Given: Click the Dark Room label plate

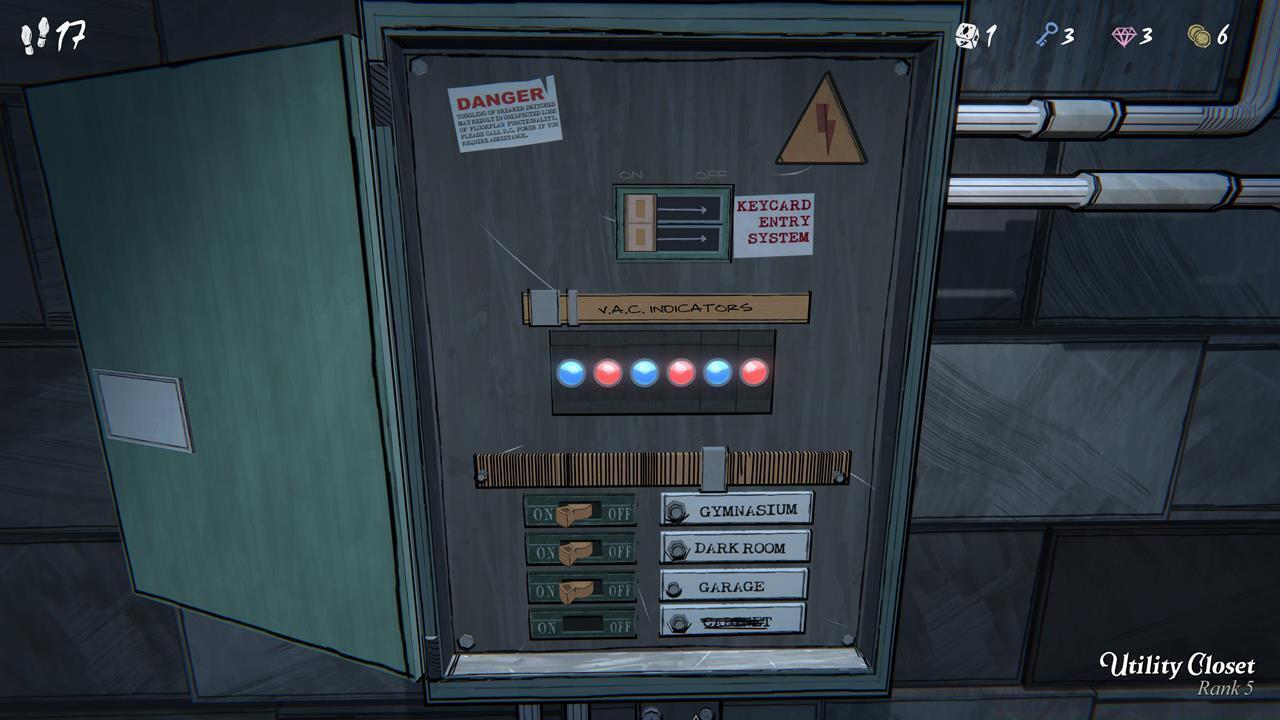Looking at the screenshot, I should point(735,547).
